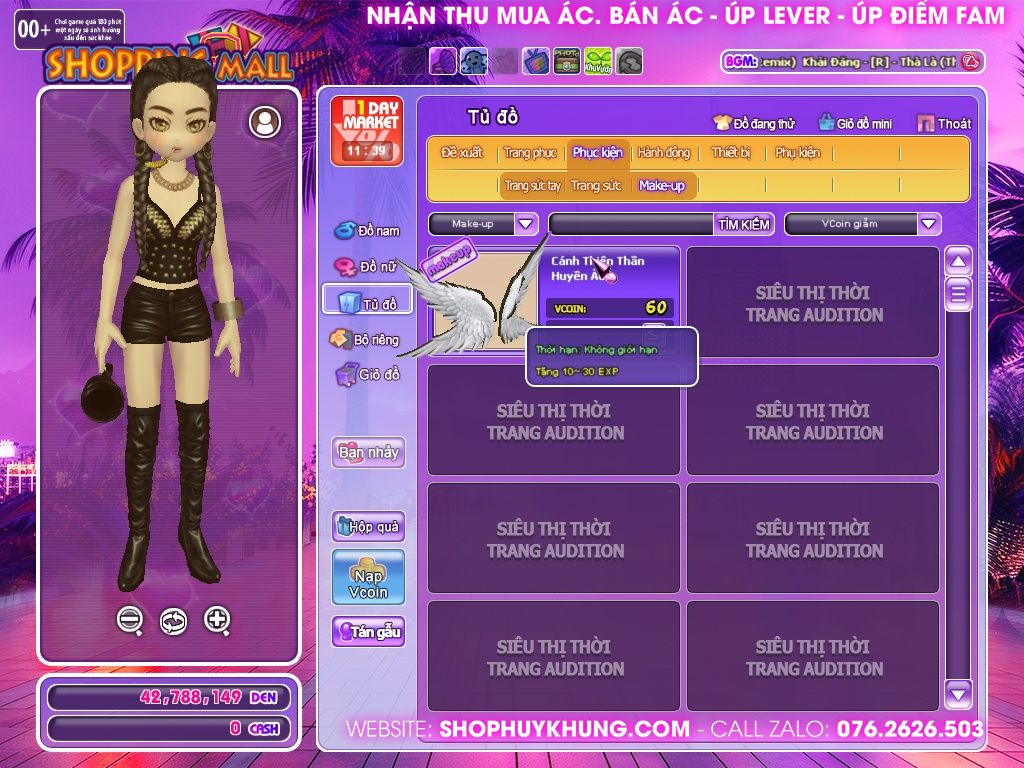Open the Tán gẫu chat

368,632
